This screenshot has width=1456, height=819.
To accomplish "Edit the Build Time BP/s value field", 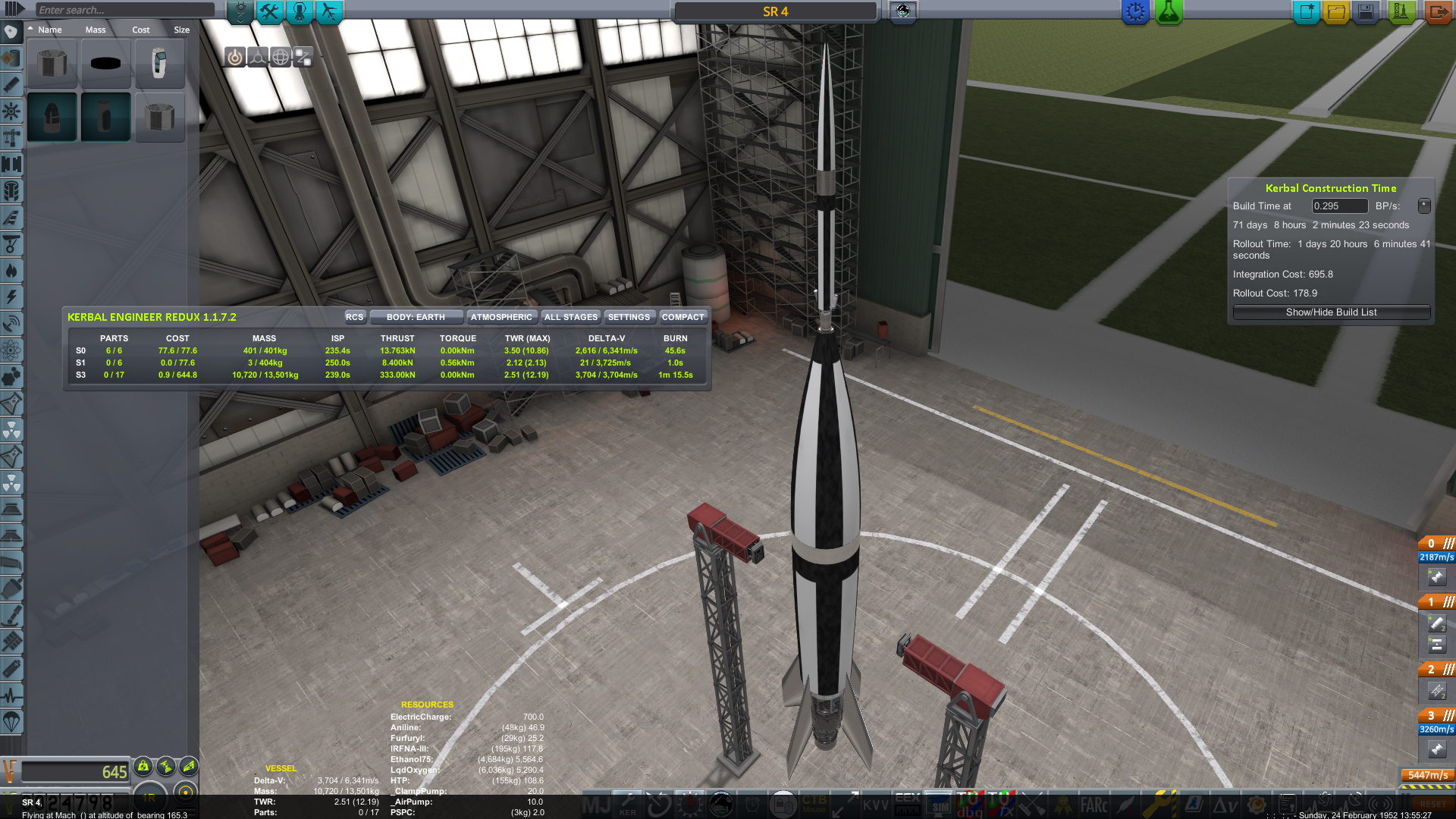I will tap(1339, 206).
